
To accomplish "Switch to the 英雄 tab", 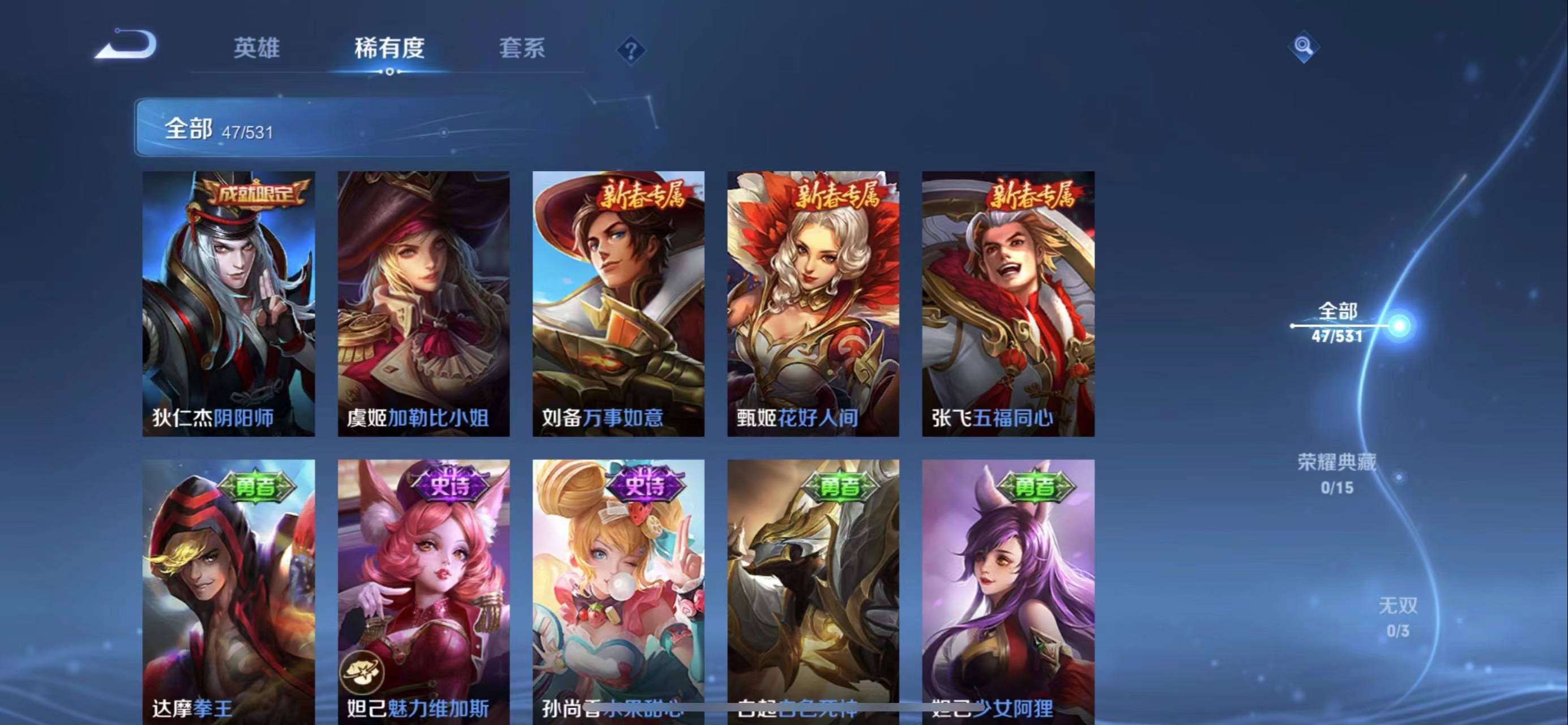I will coord(257,48).
